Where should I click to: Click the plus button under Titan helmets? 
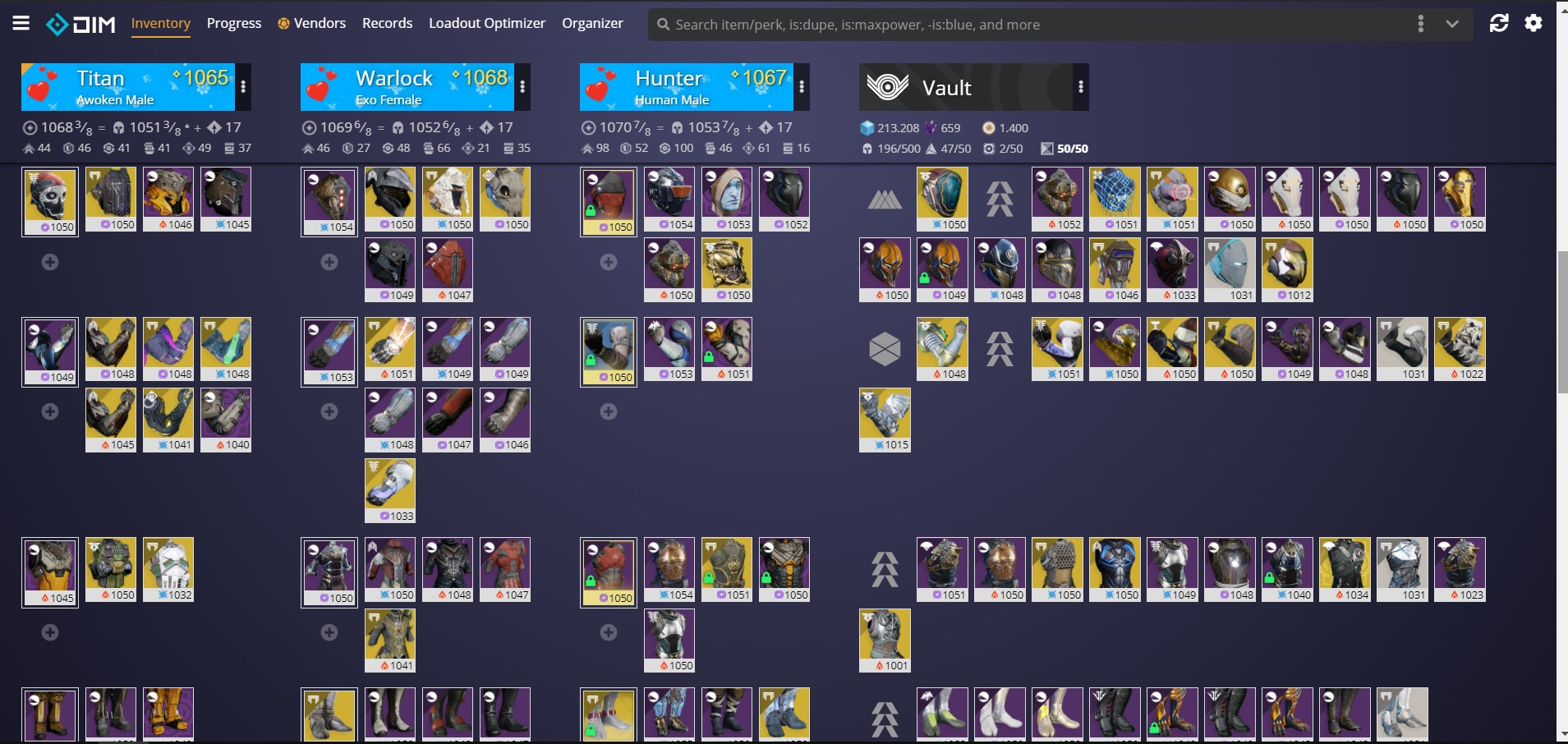[x=49, y=263]
